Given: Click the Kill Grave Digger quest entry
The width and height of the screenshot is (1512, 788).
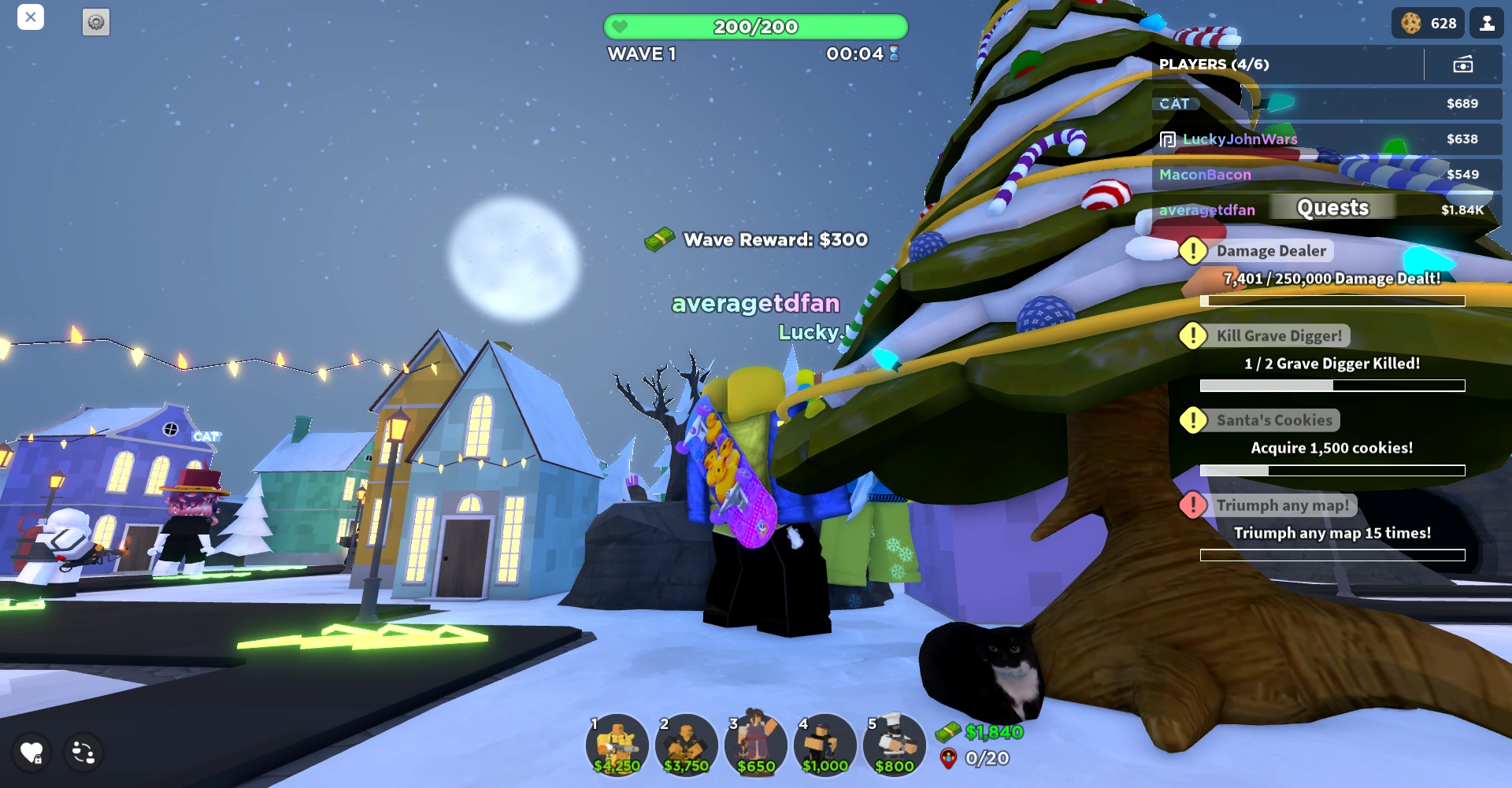Looking at the screenshot, I should (1280, 335).
